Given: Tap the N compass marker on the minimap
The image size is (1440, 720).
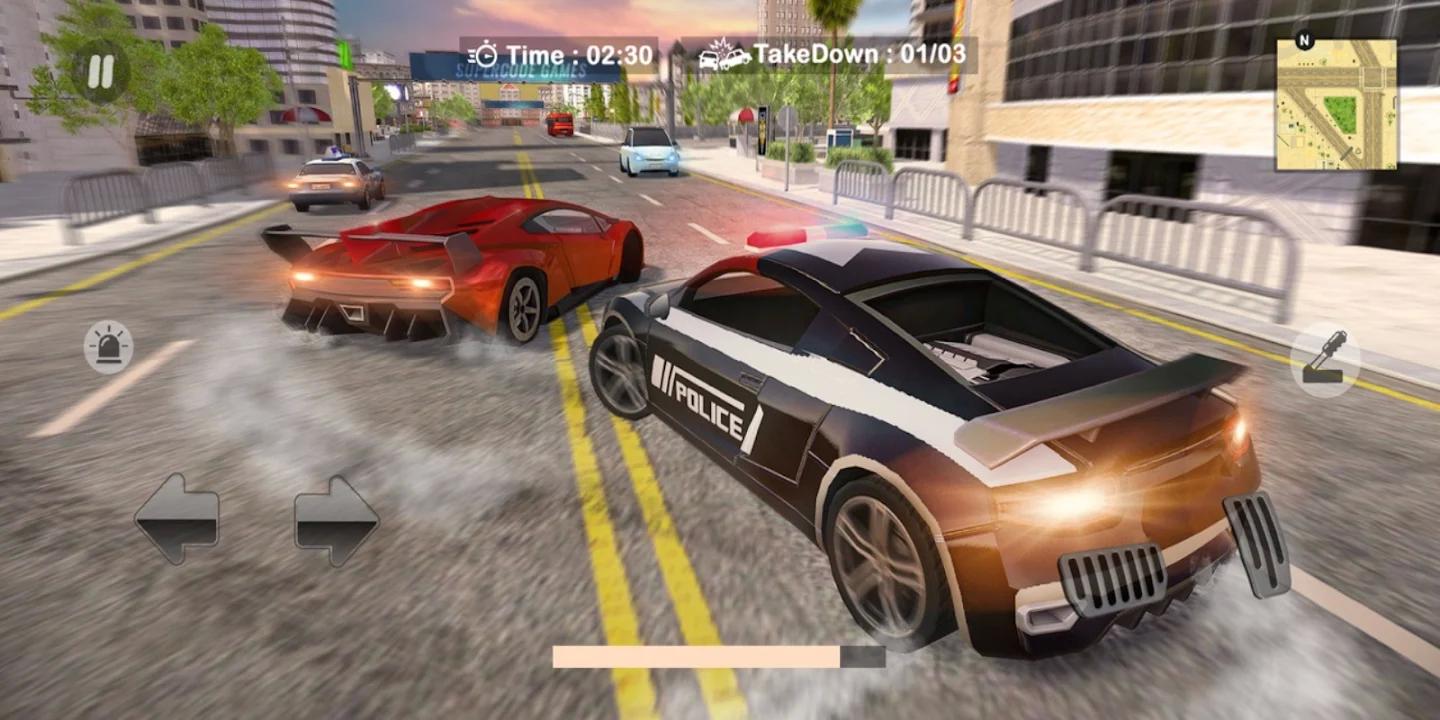Looking at the screenshot, I should coord(1305,40).
